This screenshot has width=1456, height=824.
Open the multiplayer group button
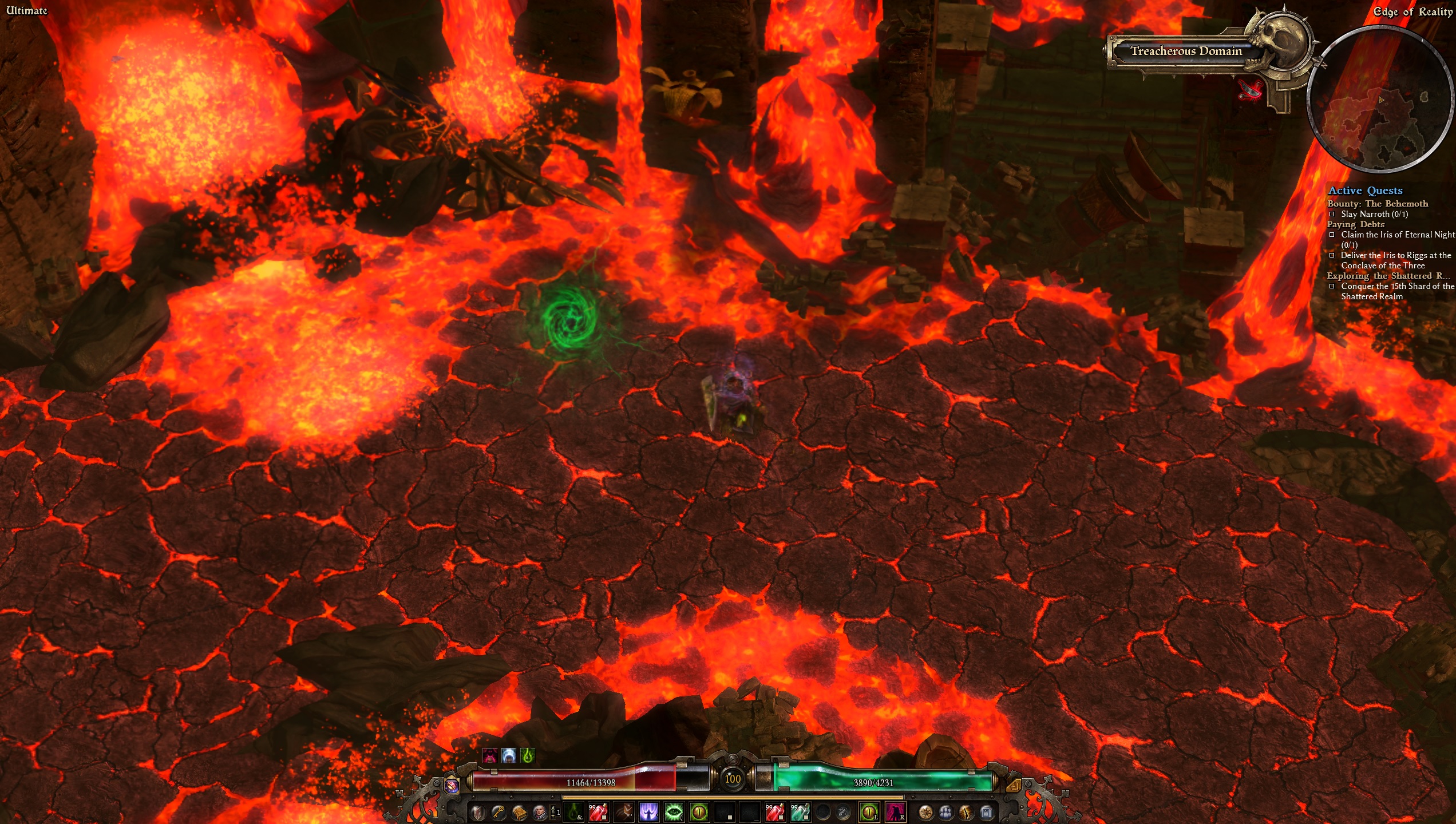click(946, 812)
